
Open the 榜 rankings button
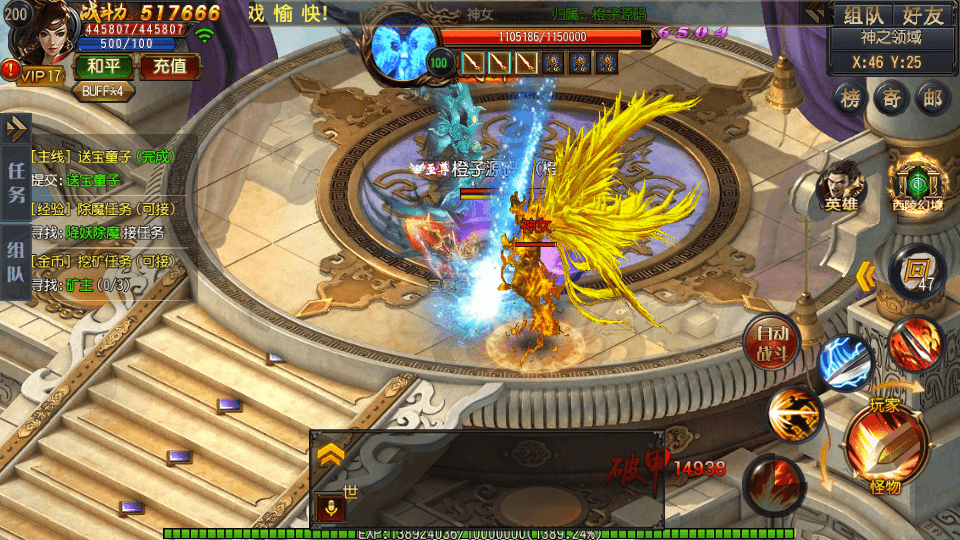click(850, 98)
